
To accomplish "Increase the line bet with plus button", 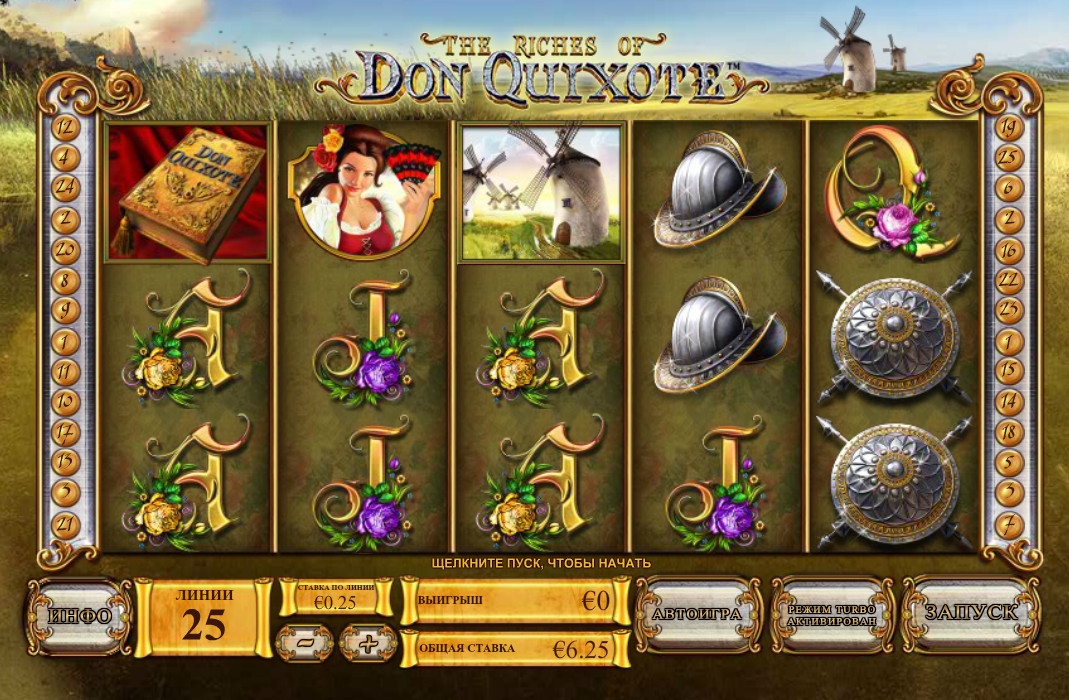I will point(368,644).
